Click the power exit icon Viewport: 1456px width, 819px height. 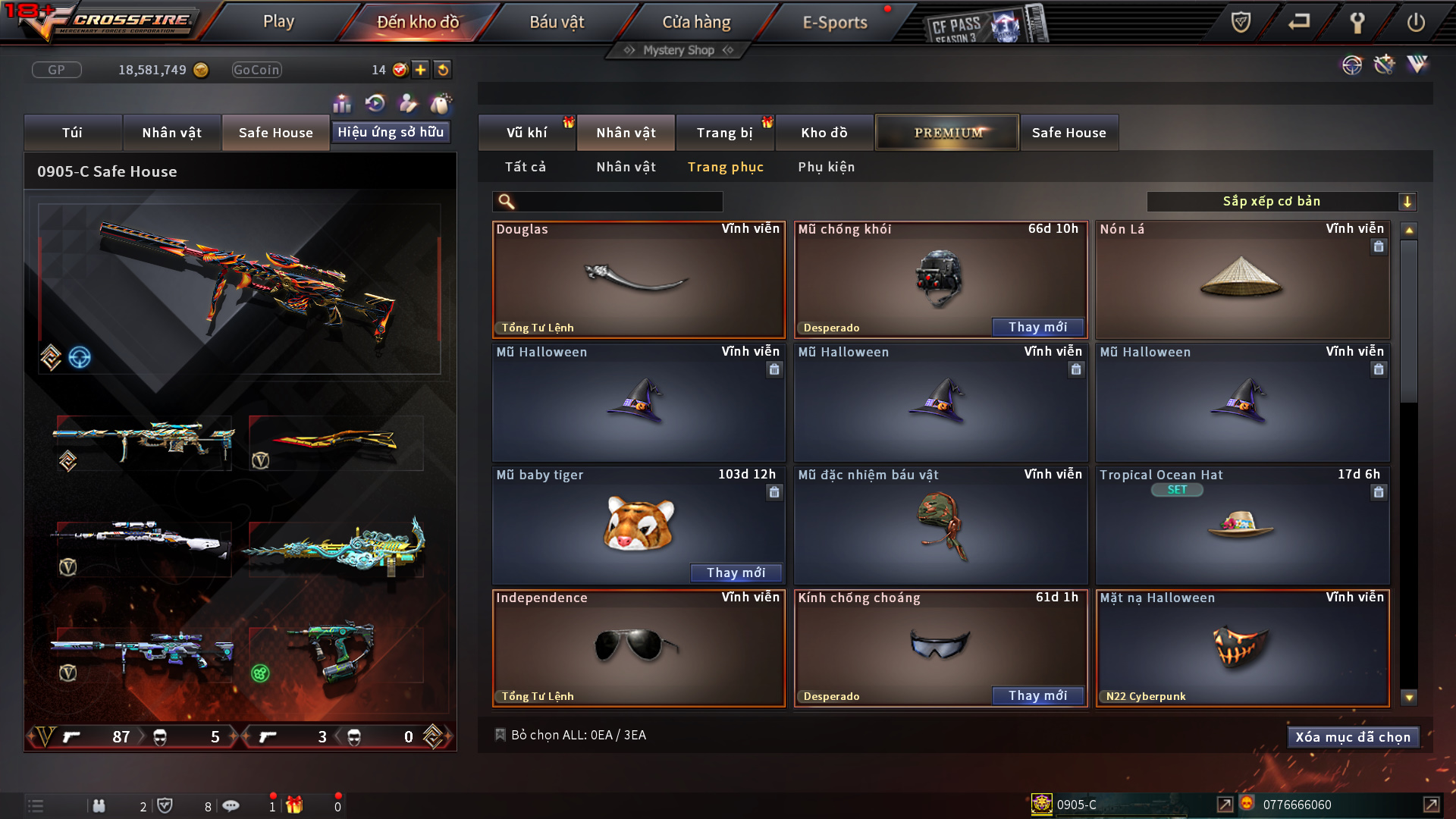point(1415,22)
